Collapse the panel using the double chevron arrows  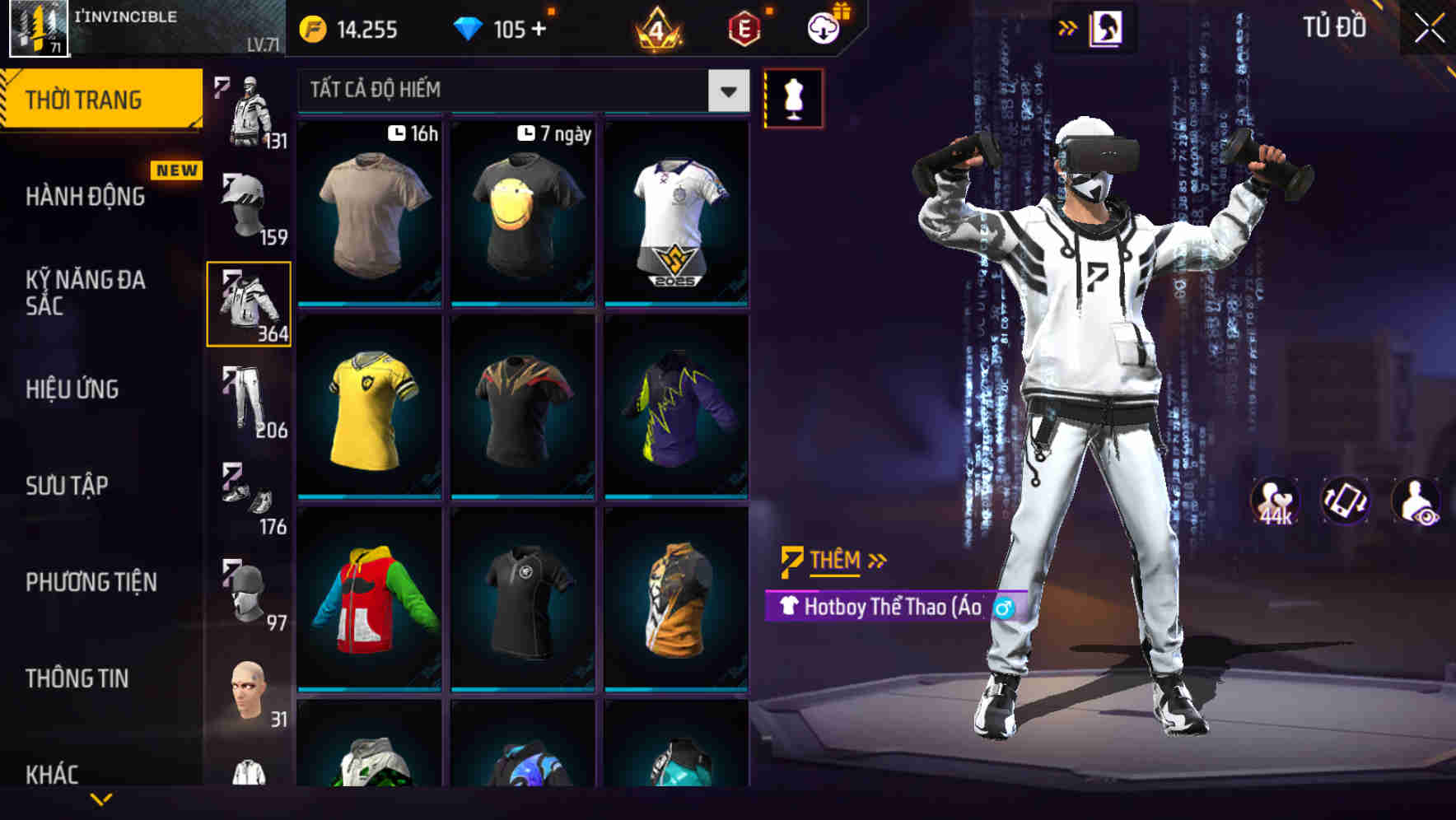1068,26
